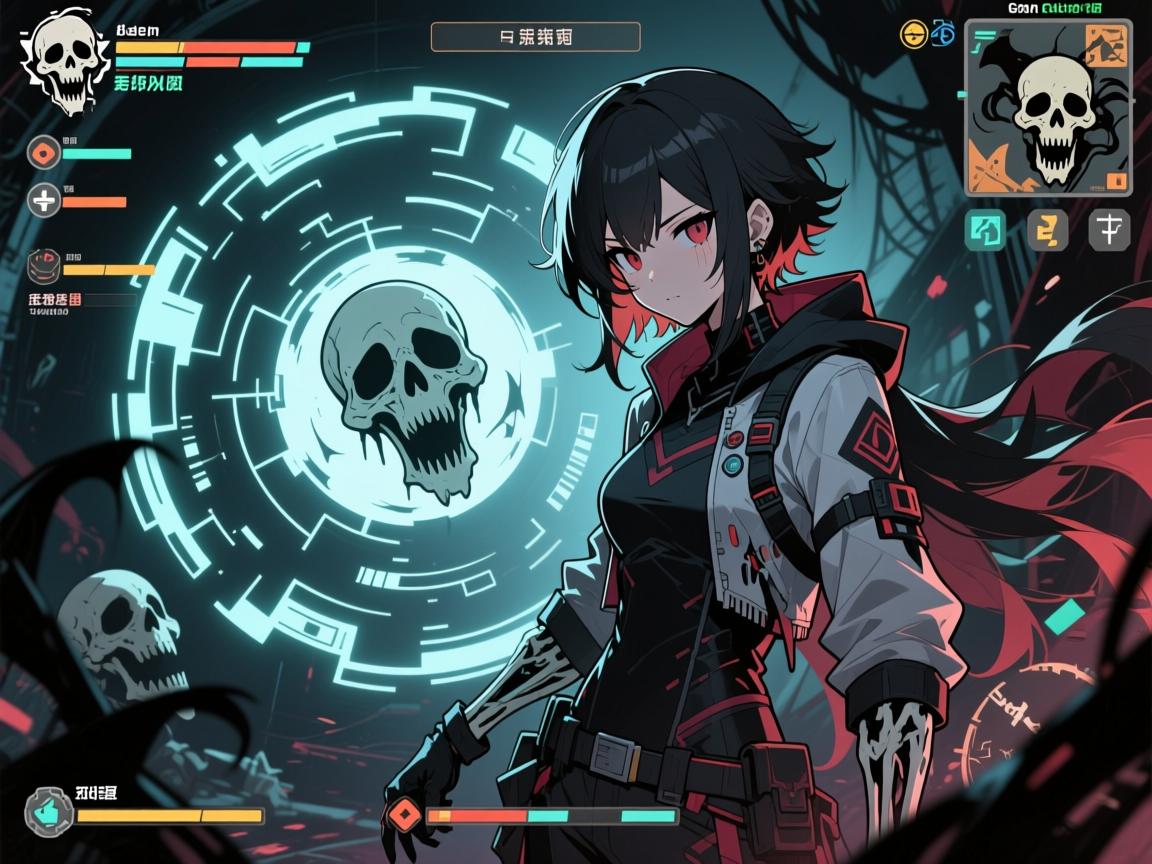Viewport: 1152px width, 864px height.
Task: Choose the orange glyph button under the minimap
Action: (1047, 230)
